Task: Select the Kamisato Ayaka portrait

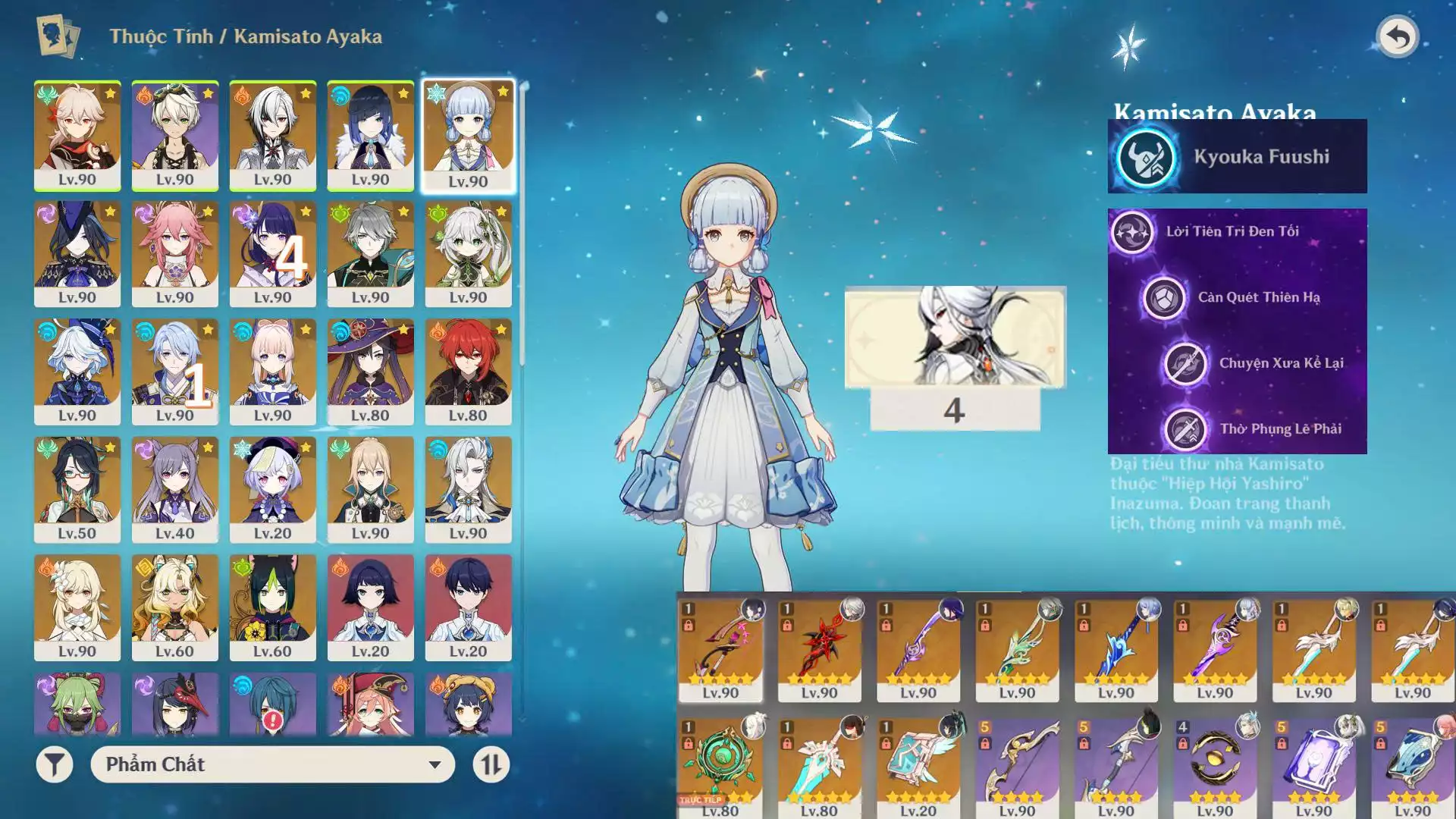Action: tap(468, 135)
